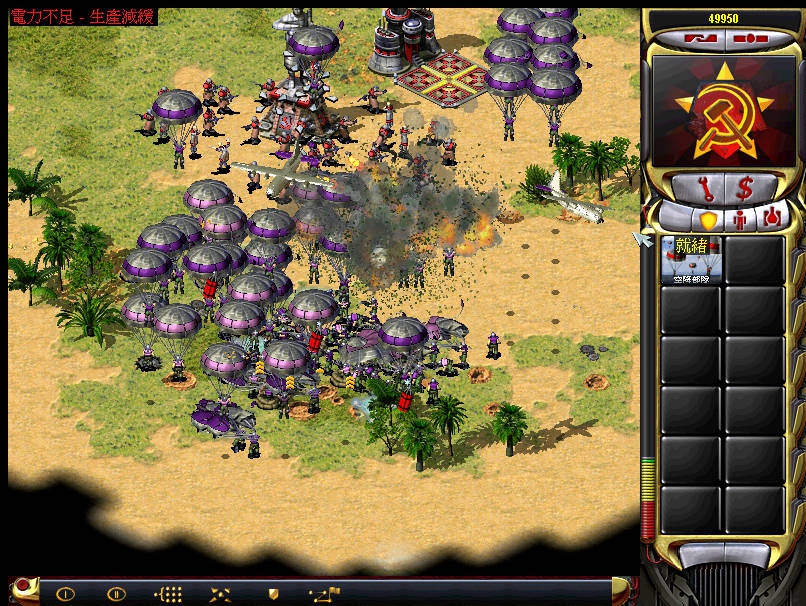The height and width of the screenshot is (606, 806).
Task: Switch to the infantry build tab
Action: click(x=741, y=217)
